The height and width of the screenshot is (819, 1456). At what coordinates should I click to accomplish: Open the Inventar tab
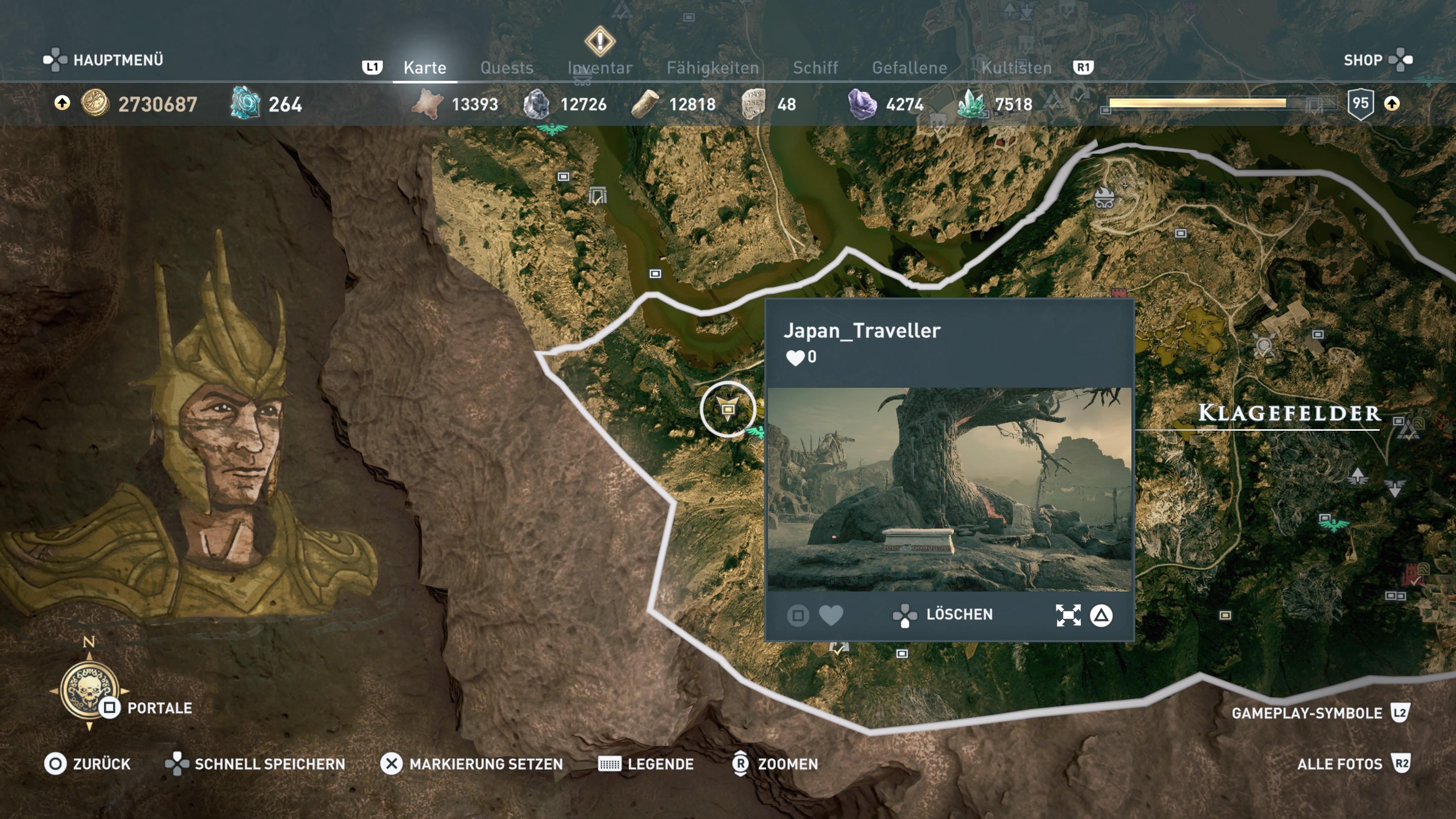click(x=600, y=68)
